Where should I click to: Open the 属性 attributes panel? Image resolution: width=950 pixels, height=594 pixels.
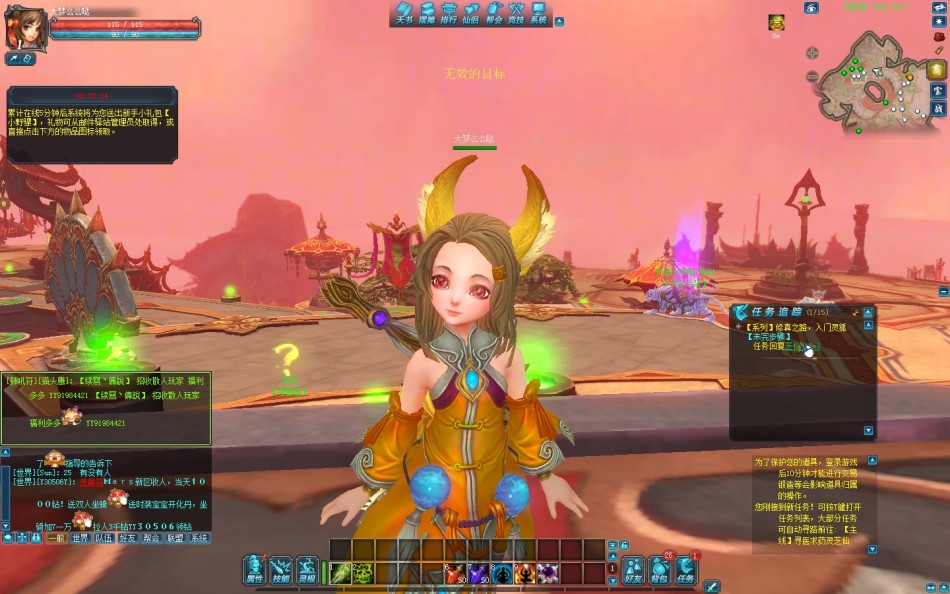pos(255,570)
